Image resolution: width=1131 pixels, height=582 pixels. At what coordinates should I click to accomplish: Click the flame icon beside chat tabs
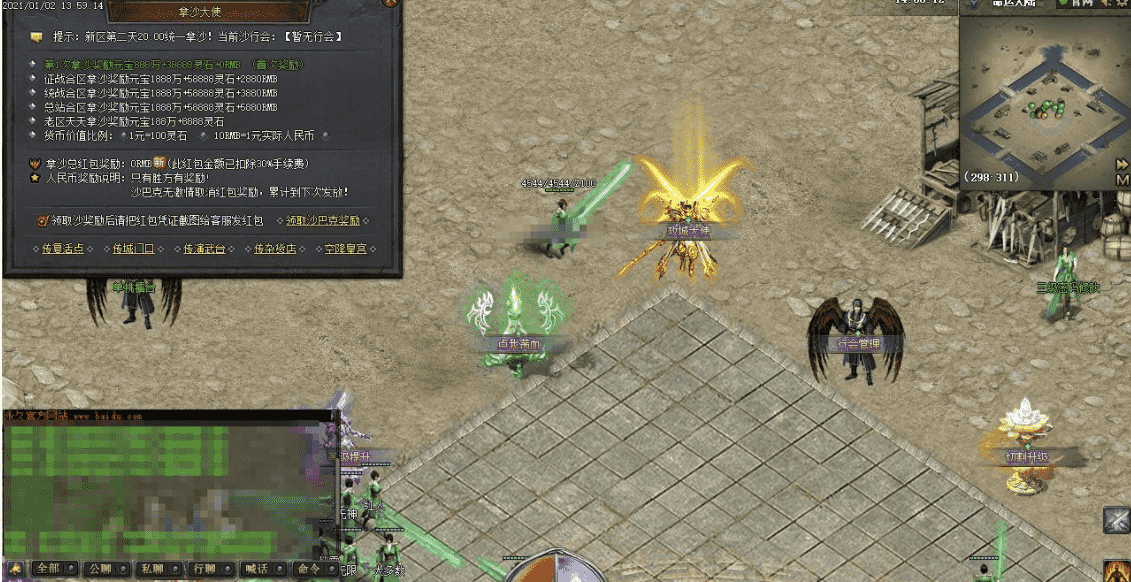point(16,568)
